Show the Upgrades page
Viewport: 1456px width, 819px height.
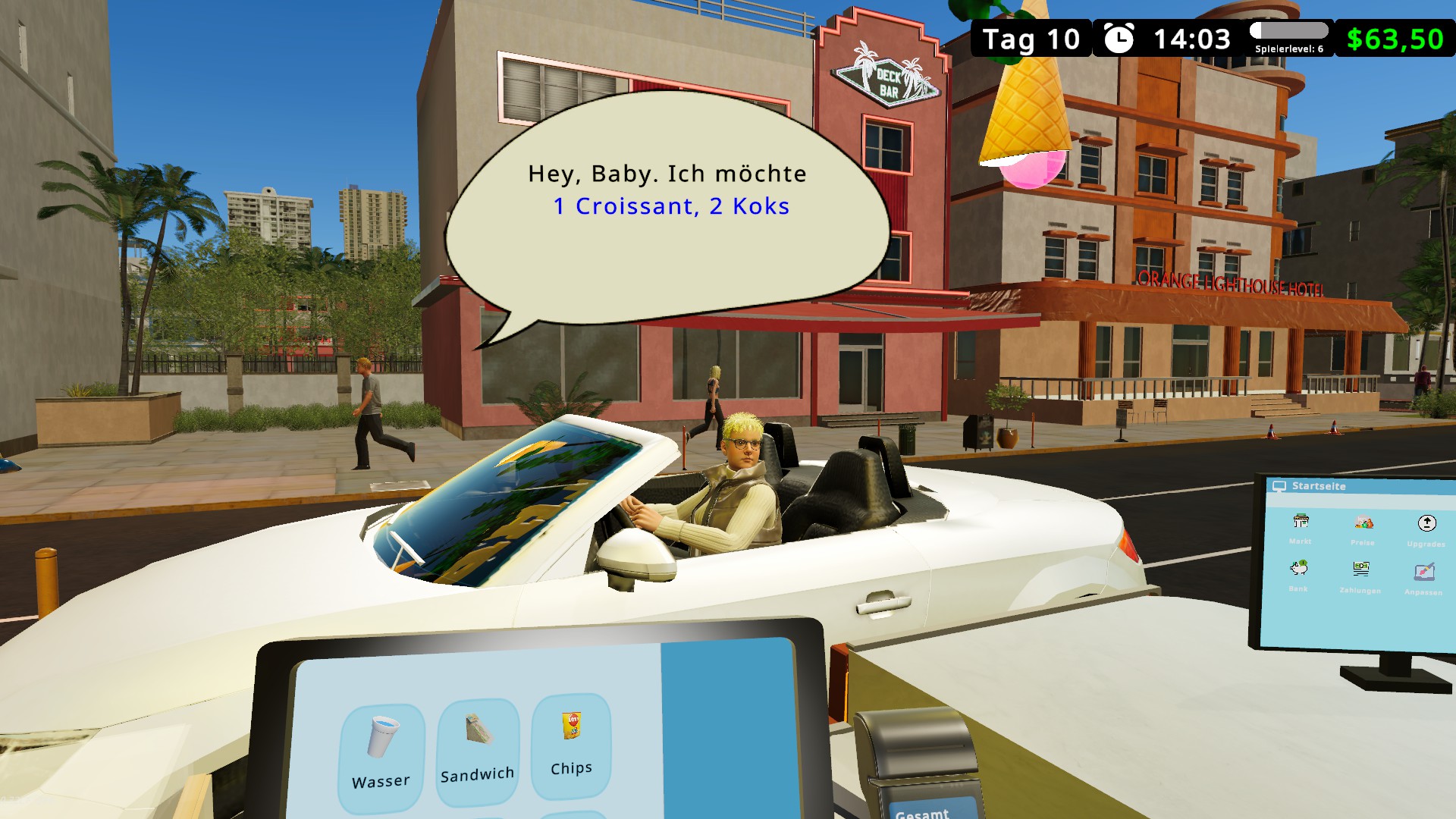click(1426, 529)
